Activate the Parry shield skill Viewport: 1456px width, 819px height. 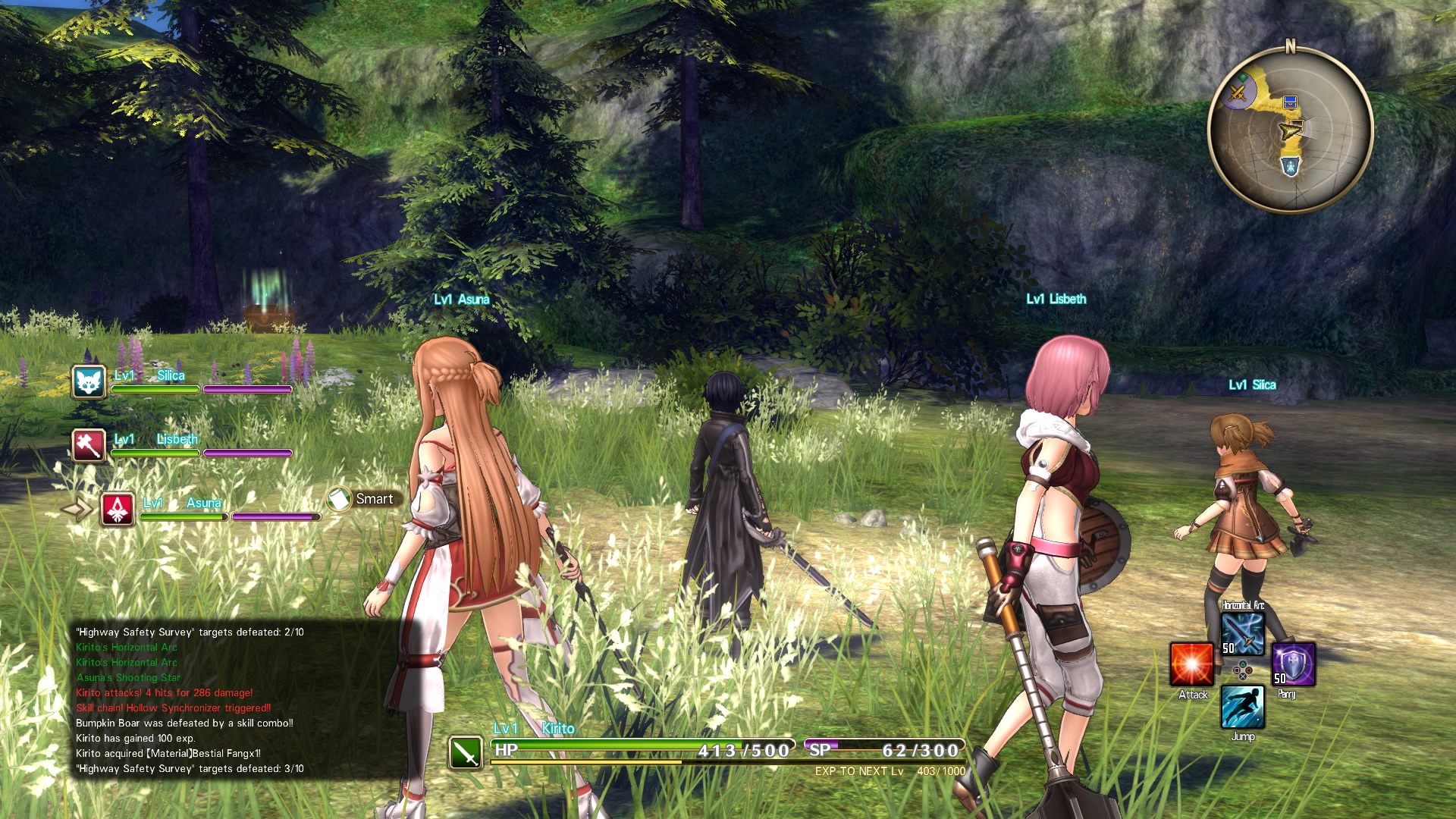click(1293, 665)
